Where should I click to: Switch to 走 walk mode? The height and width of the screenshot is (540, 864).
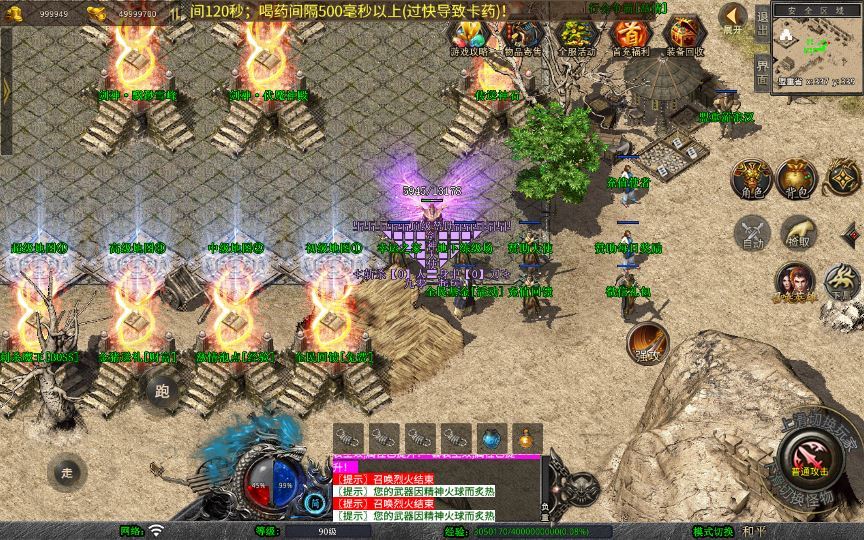(68, 472)
